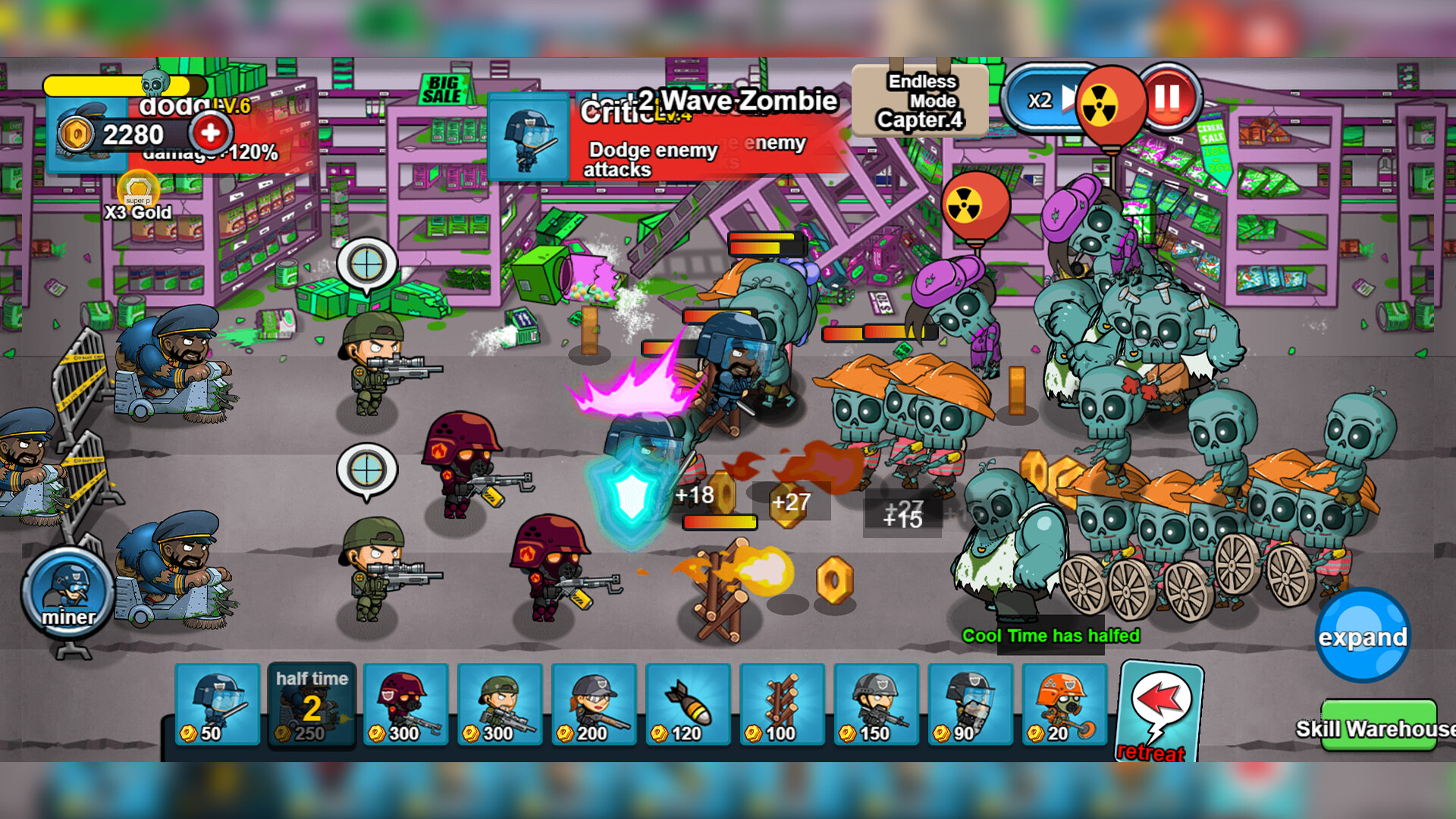Screen dimensions: 1456x819
Task: Launch the 120-coin missile strike
Action: pos(687,705)
